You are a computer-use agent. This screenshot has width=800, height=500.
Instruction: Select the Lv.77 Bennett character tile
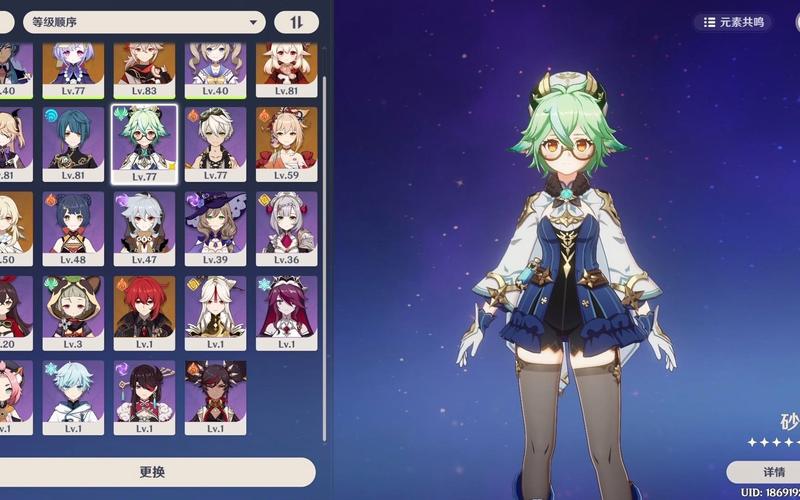tap(216, 145)
